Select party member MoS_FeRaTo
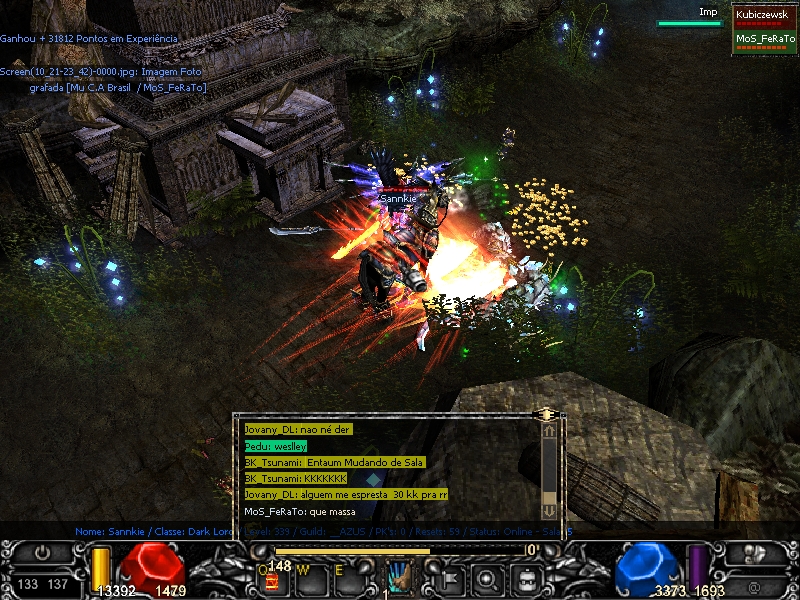Viewport: 800px width, 600px height. [764, 39]
